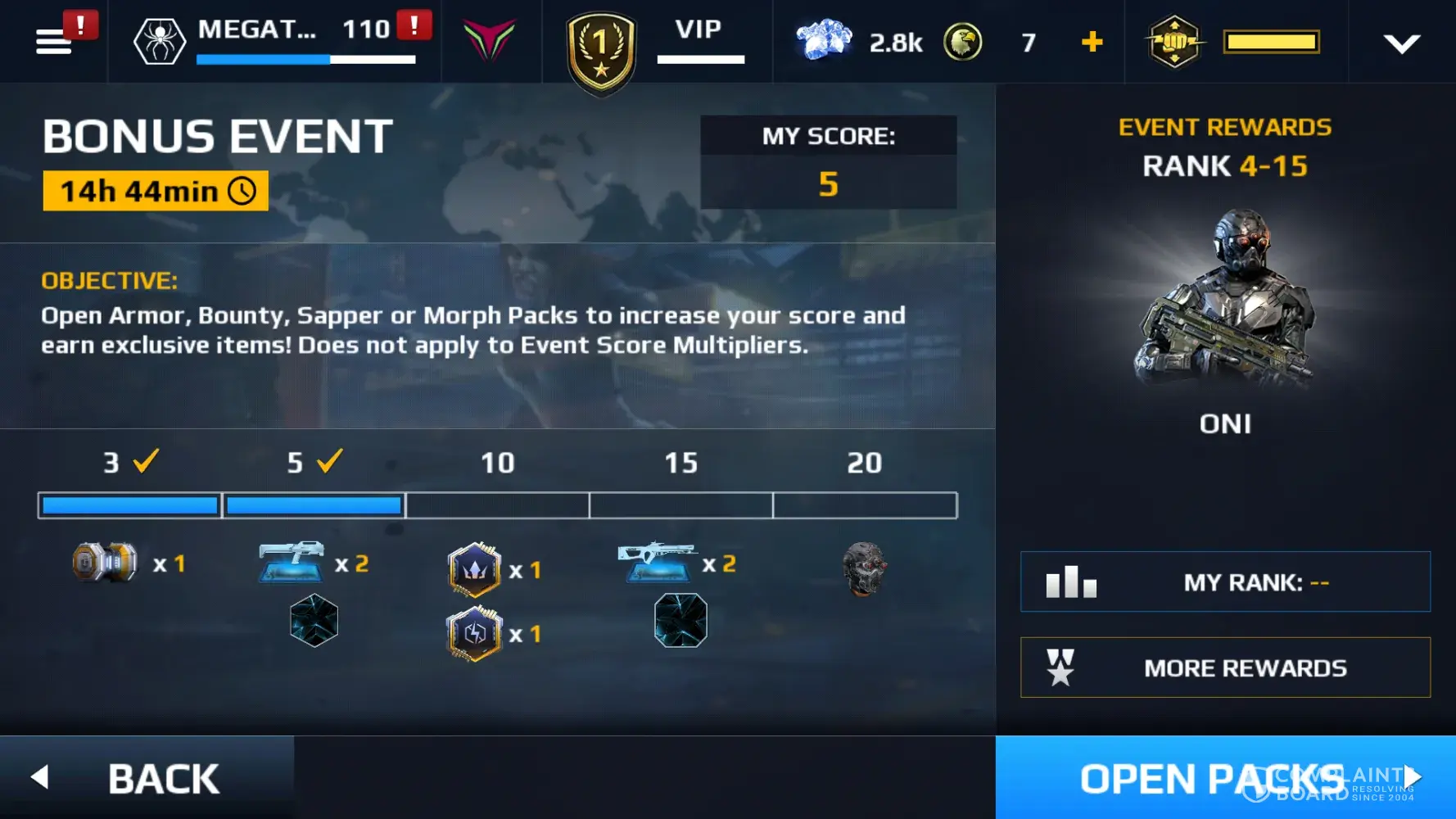Screen dimensions: 1456x819
Task: Go back to the previous screen
Action: tap(147, 777)
